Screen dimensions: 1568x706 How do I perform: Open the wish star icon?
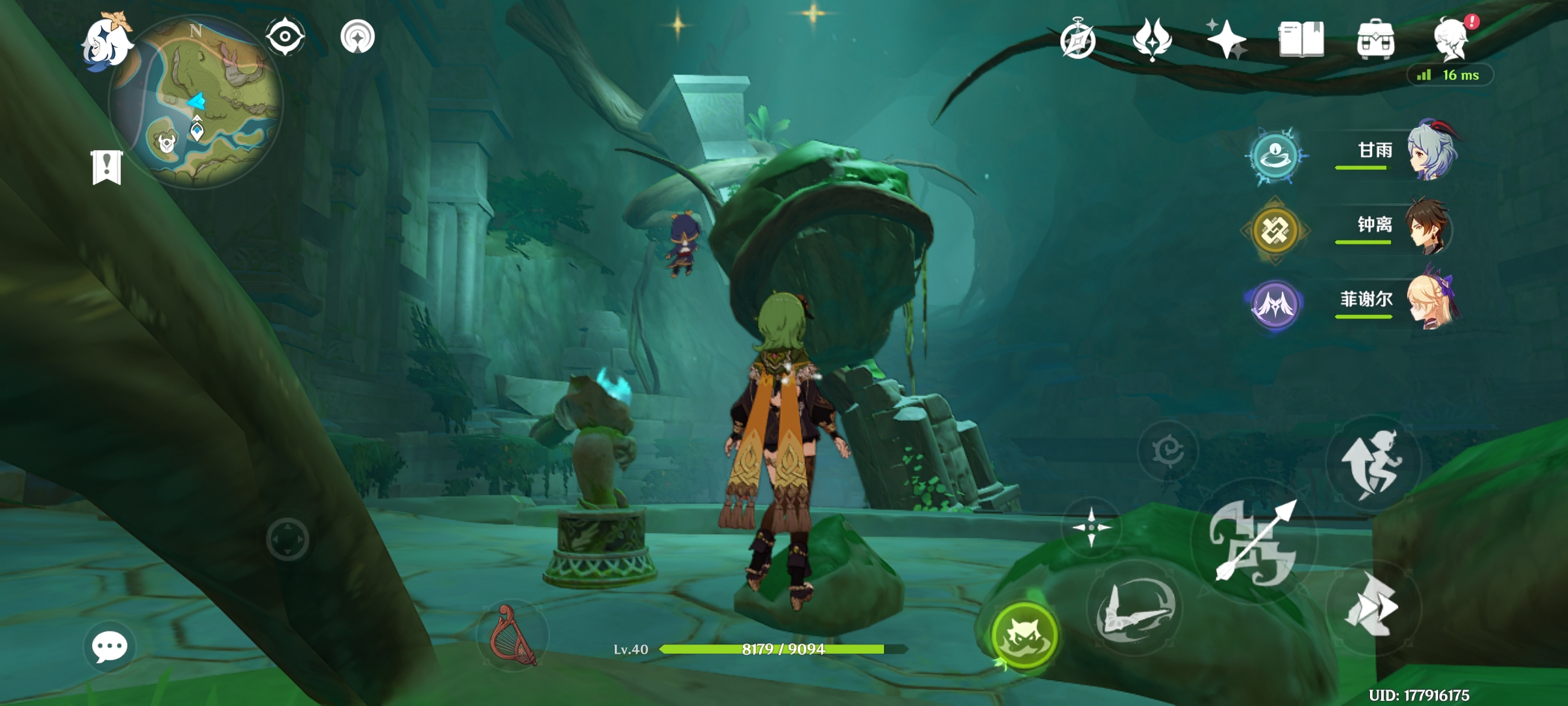tap(1226, 39)
